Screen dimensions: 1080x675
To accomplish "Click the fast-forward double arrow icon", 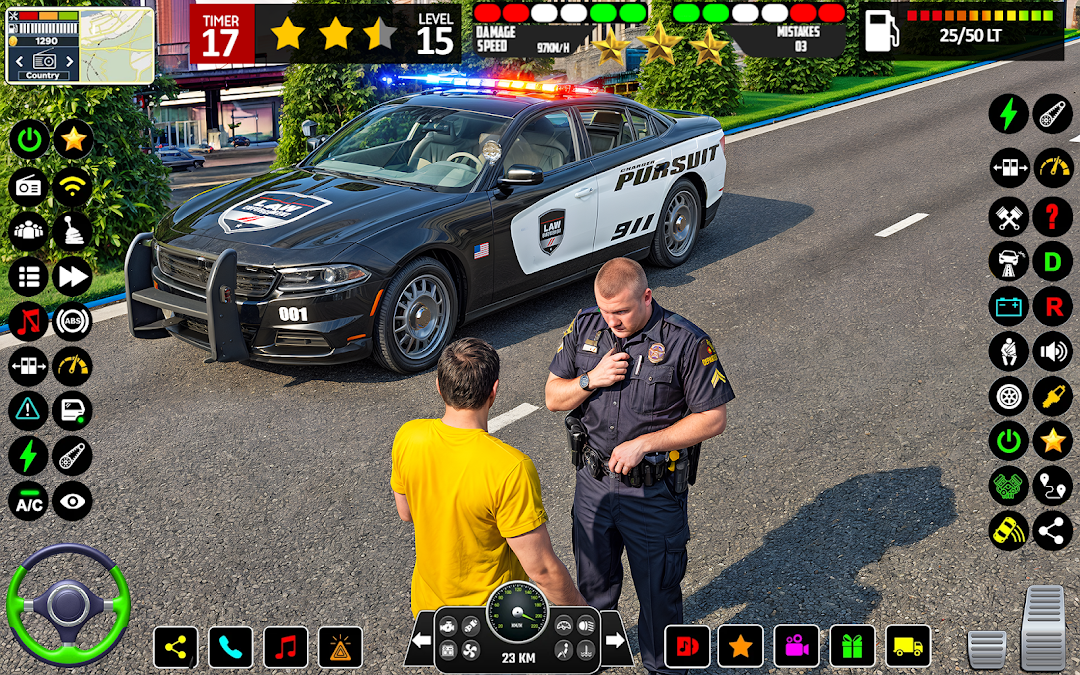I will click(x=72, y=277).
